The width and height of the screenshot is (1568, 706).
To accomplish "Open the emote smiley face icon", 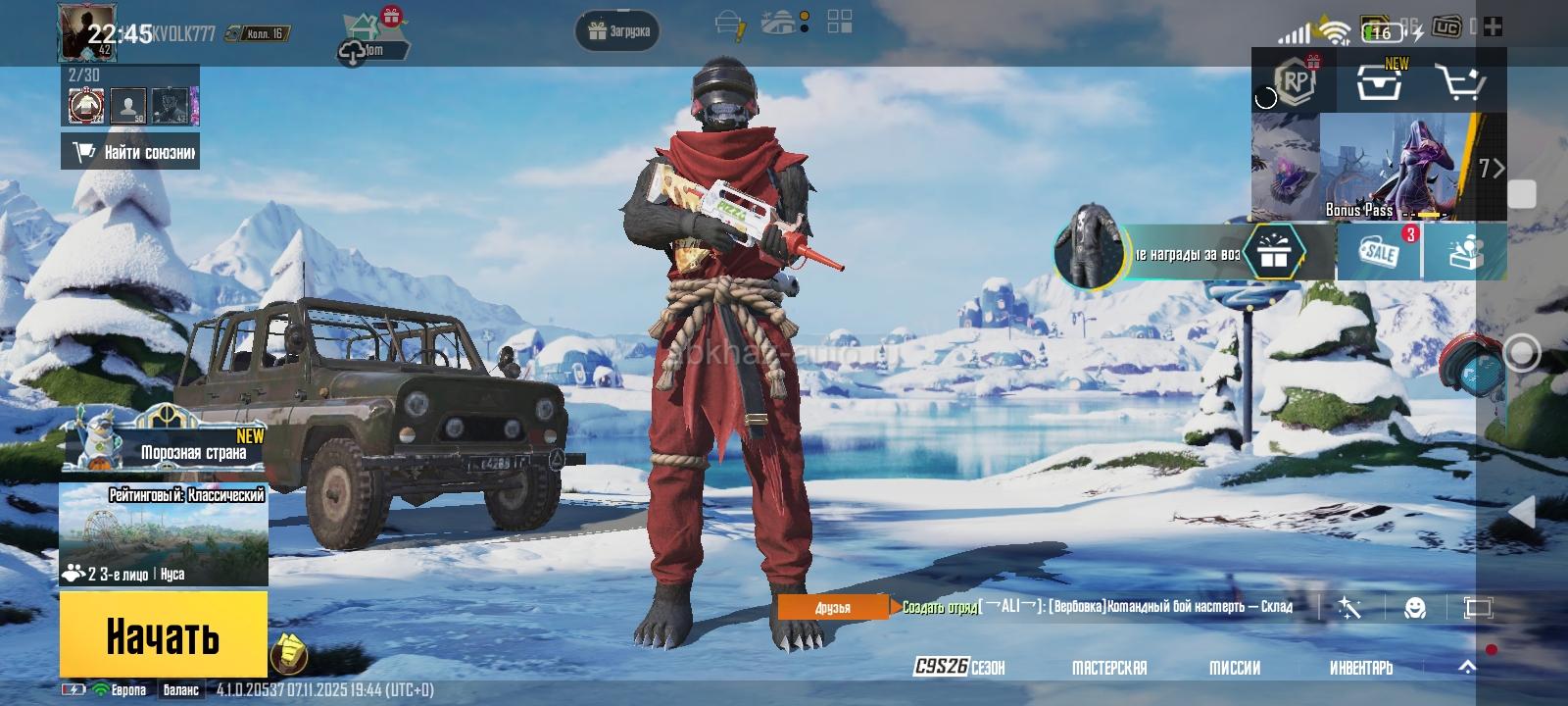I will click(1414, 608).
